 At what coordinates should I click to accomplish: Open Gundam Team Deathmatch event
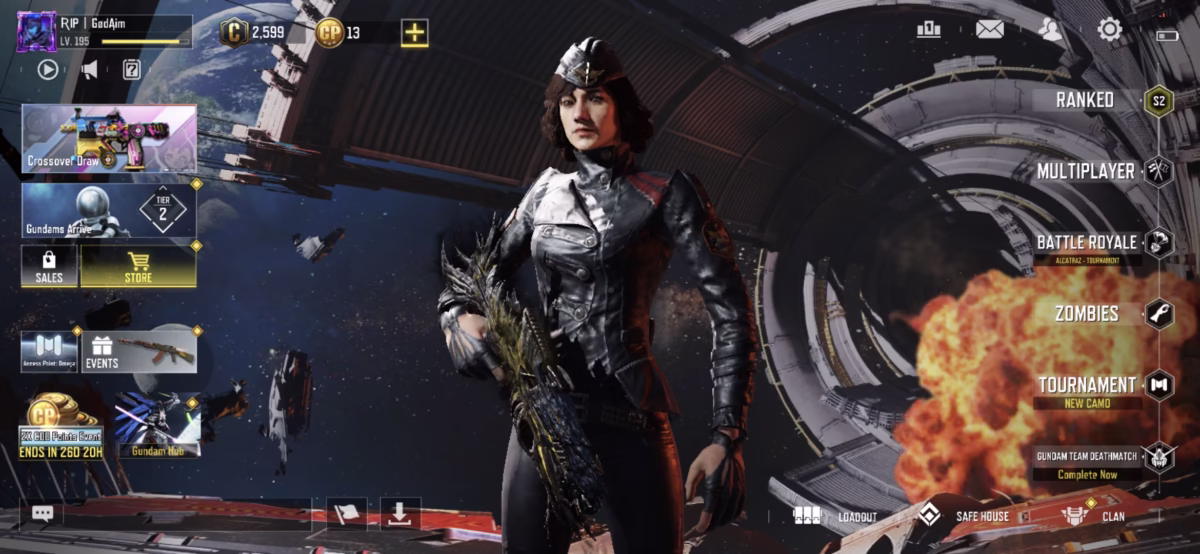pyautogui.click(x=1087, y=458)
